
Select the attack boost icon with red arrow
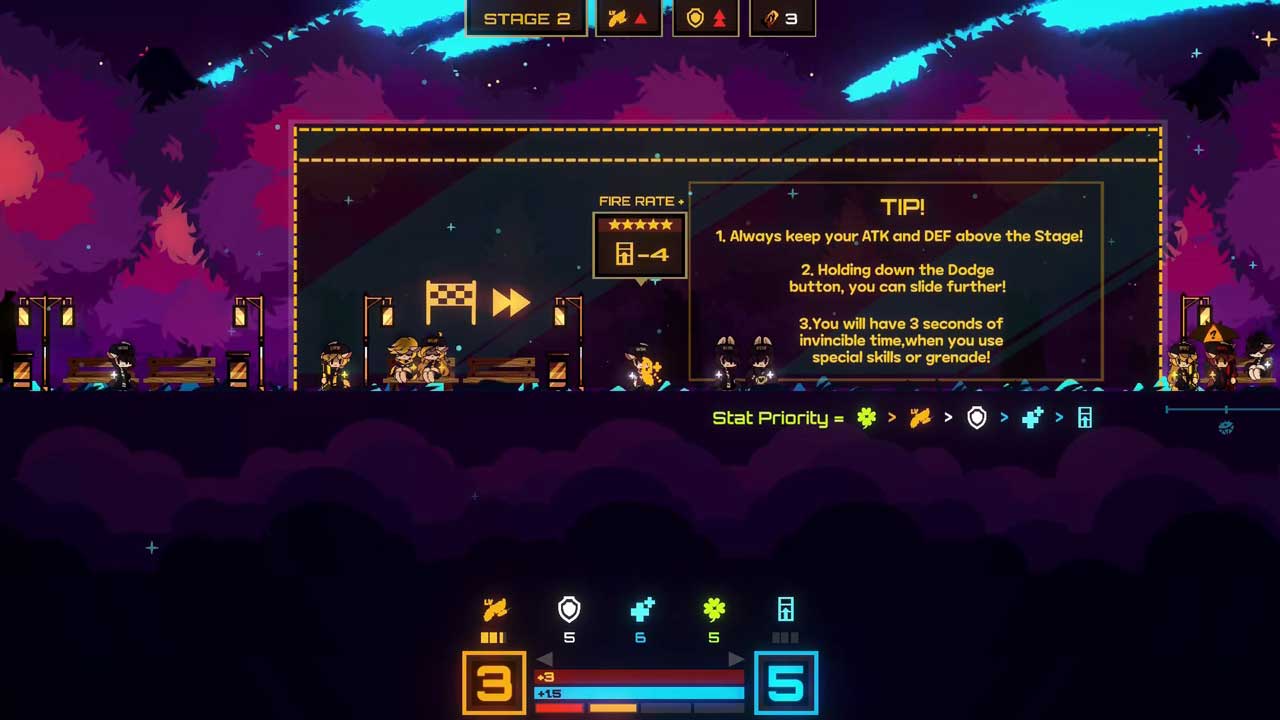pos(628,19)
